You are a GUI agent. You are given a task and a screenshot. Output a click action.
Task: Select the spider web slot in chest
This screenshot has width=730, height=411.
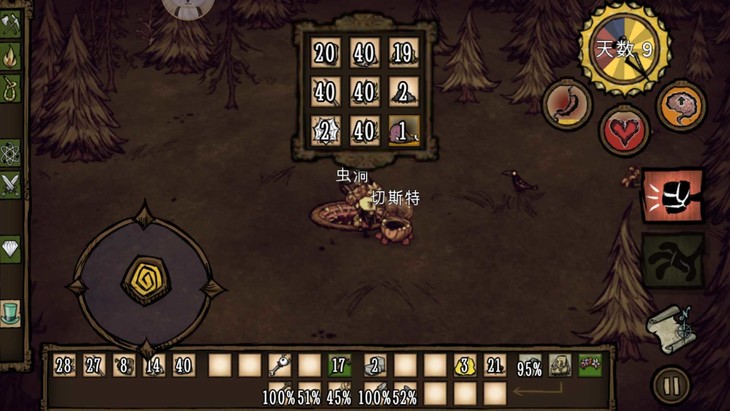pyautogui.click(x=326, y=130)
